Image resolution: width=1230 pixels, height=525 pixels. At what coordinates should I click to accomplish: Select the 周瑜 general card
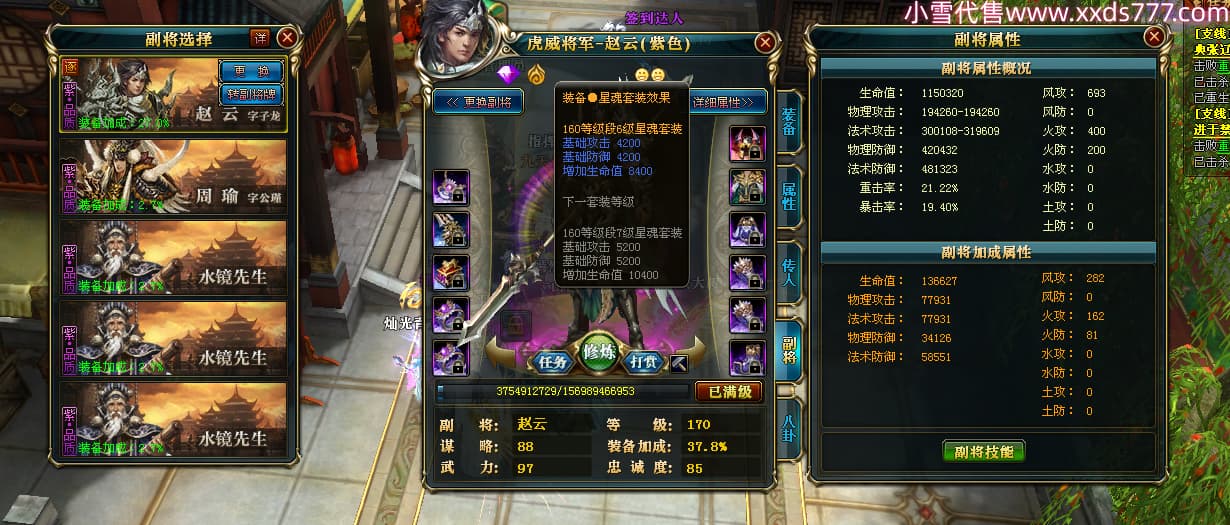pyautogui.click(x=175, y=176)
